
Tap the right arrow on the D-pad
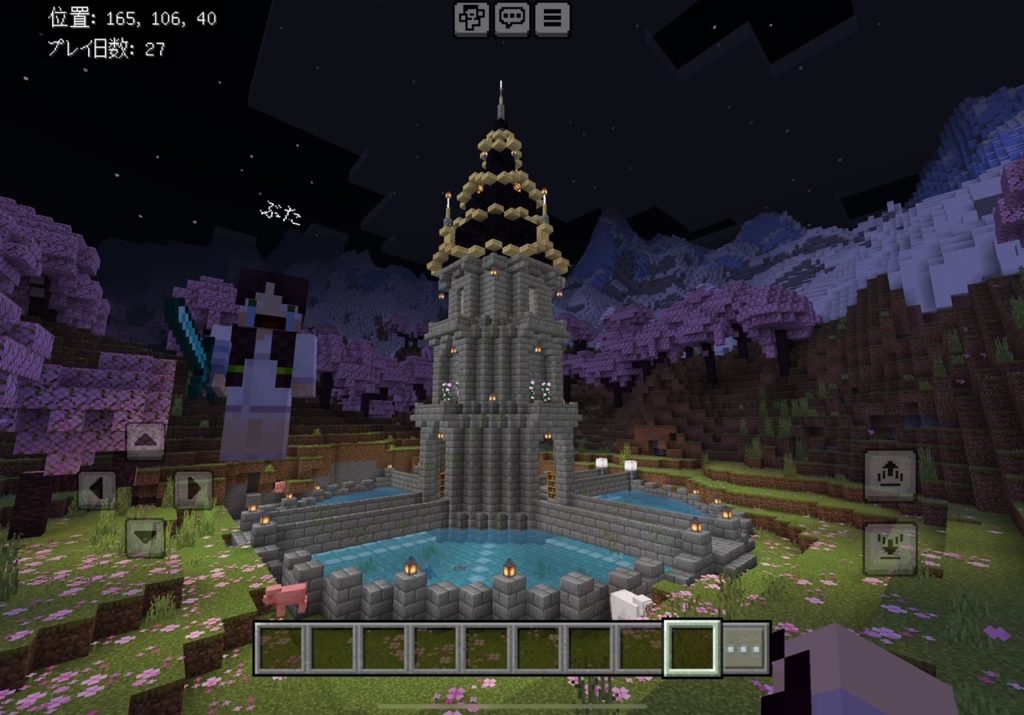click(193, 490)
